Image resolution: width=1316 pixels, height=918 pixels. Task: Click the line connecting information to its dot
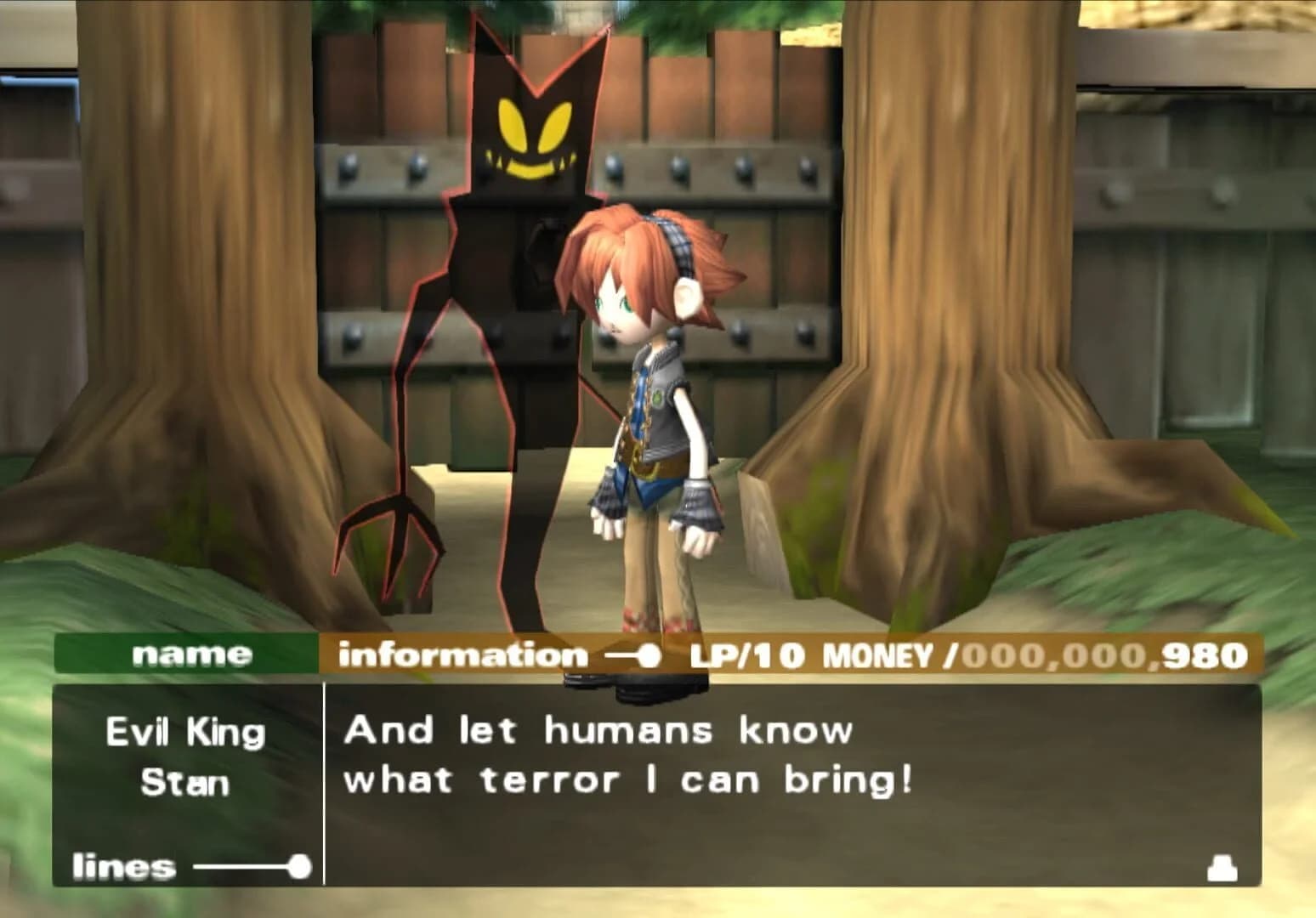[x=622, y=654]
